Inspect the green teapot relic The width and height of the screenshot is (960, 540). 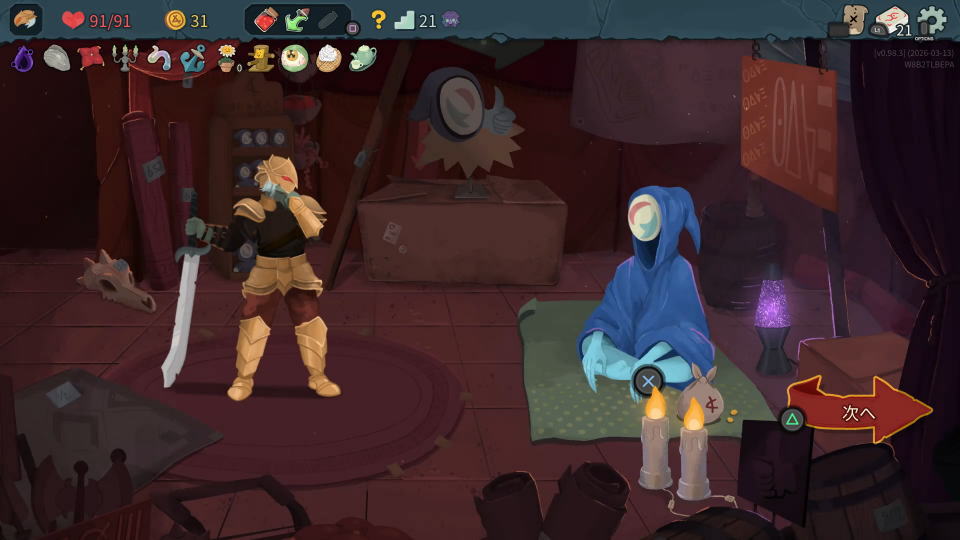(x=362, y=58)
